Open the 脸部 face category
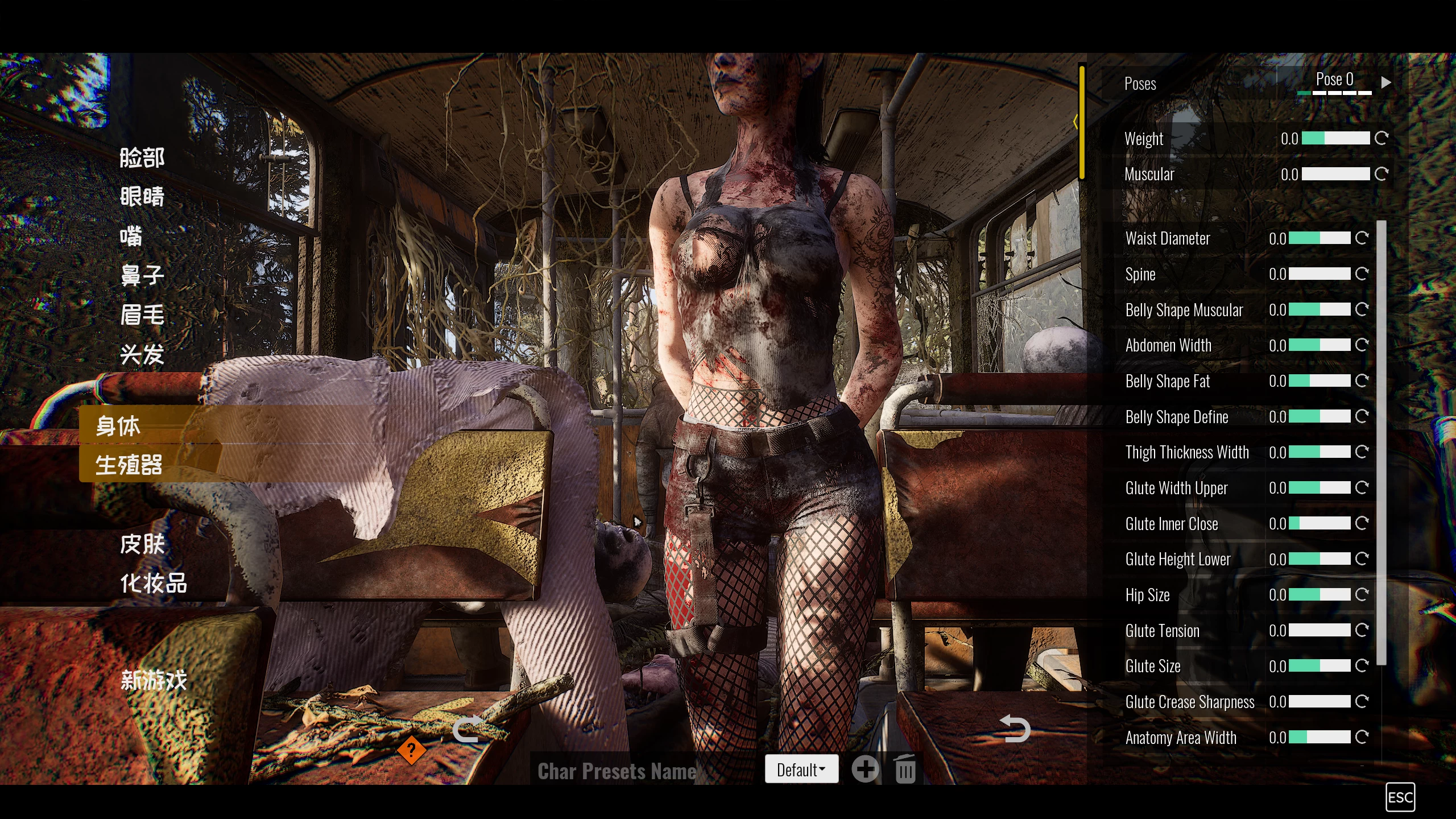The height and width of the screenshot is (819, 1456). tap(142, 158)
